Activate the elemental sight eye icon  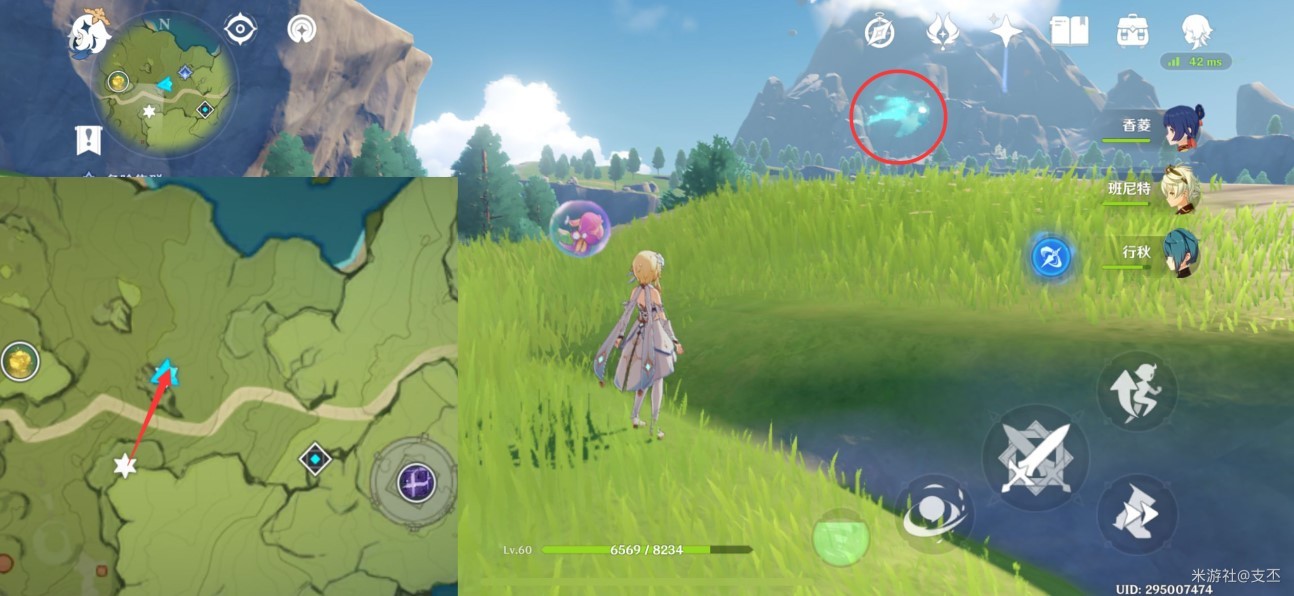[x=241, y=28]
